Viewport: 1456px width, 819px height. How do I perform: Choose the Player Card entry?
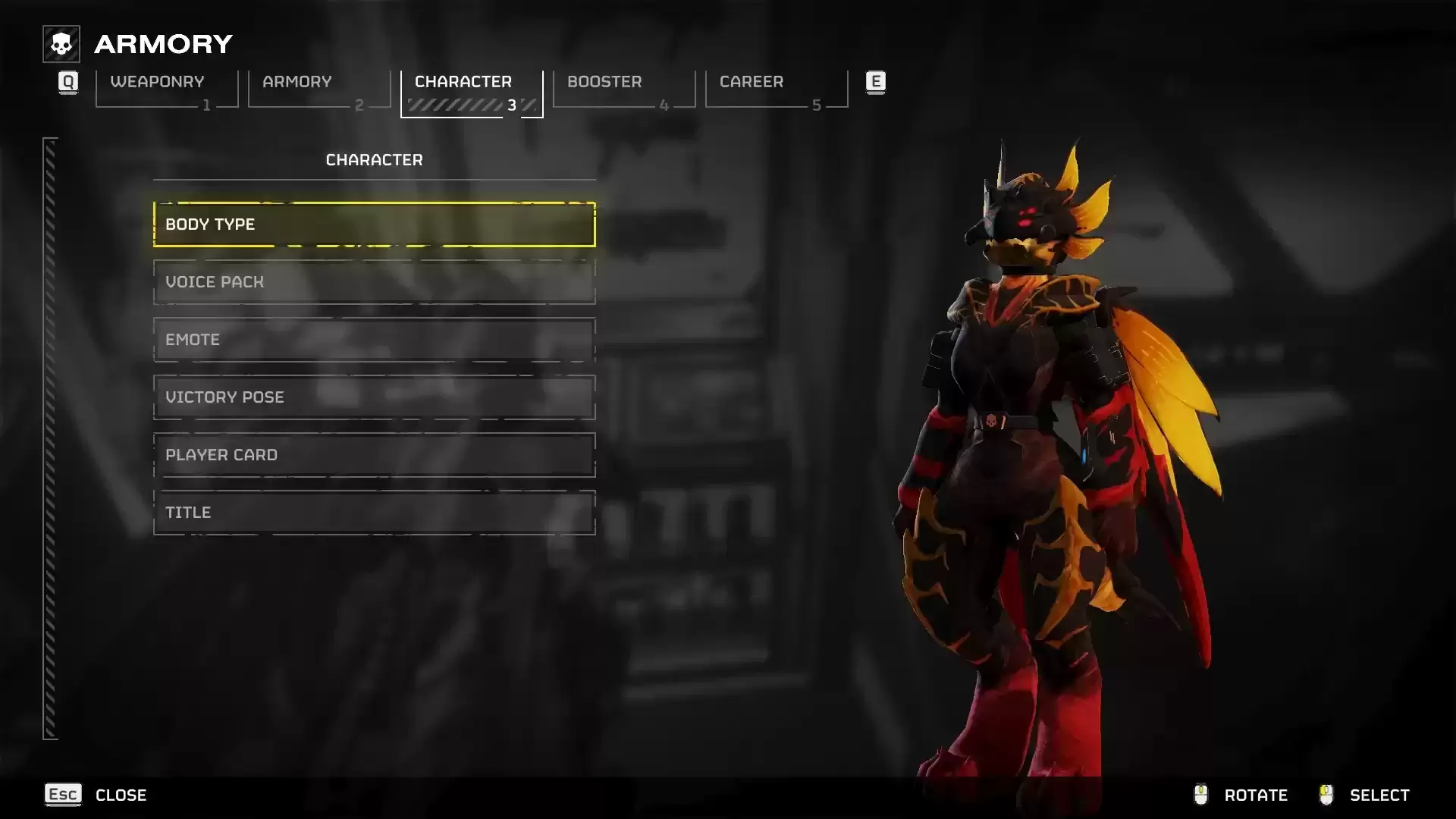click(x=374, y=455)
